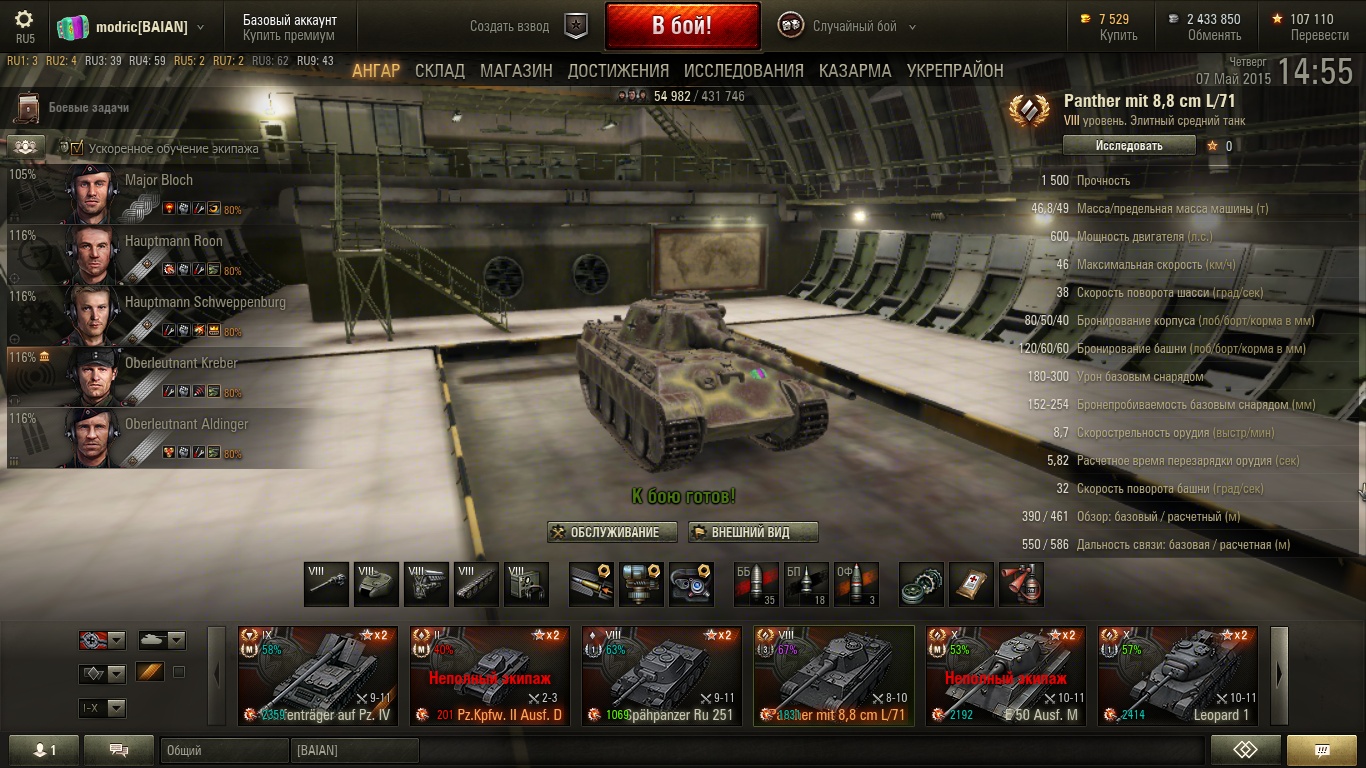Viewport: 1366px width, 768px height.
Task: Open the Случайный бой battle type dropdown
Action: click(x=853, y=26)
